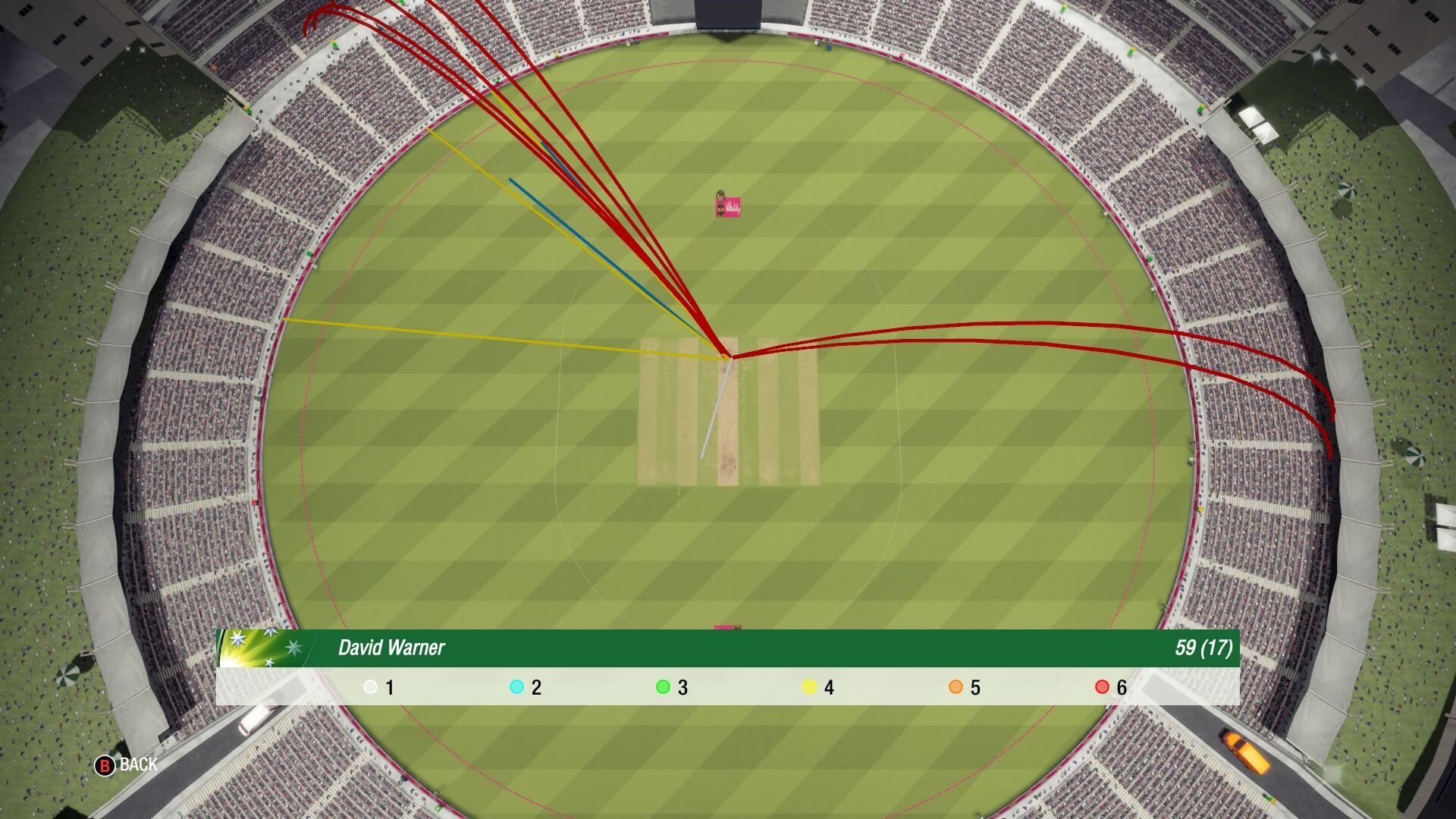
Task: Show the yellow 4-runs legend entry
Action: tap(817, 687)
